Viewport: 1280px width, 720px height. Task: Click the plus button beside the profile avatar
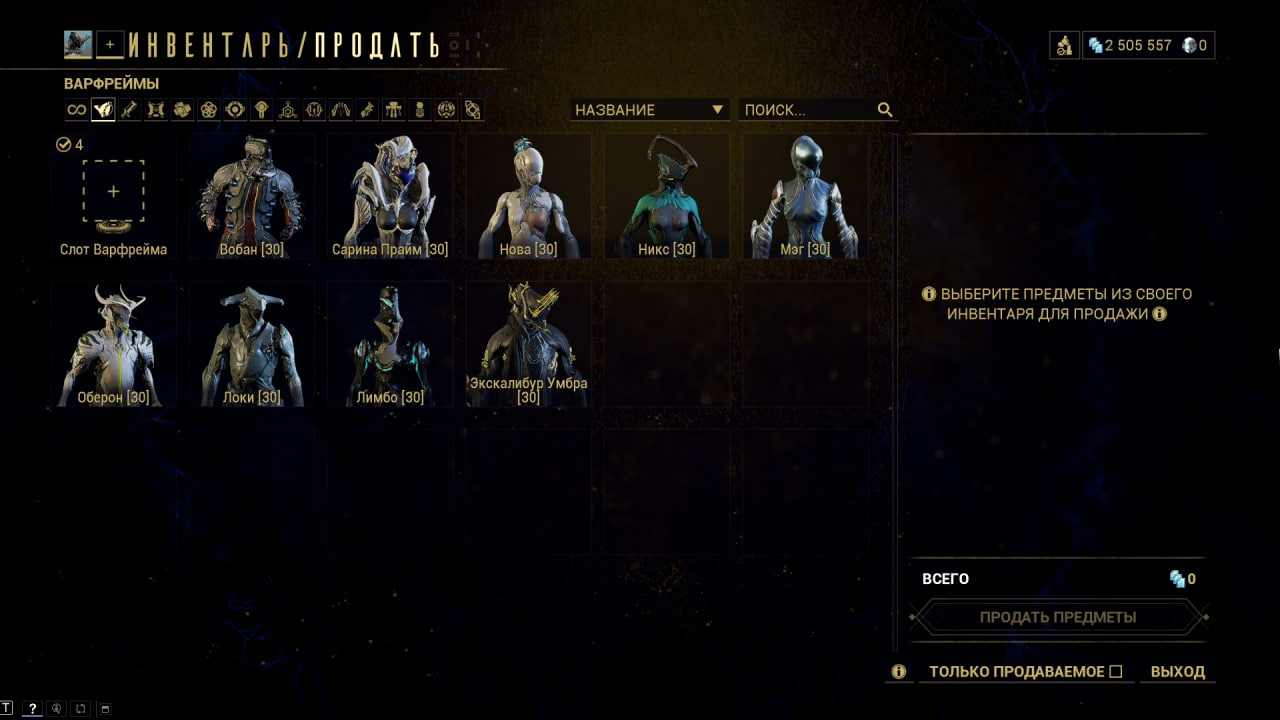point(110,44)
